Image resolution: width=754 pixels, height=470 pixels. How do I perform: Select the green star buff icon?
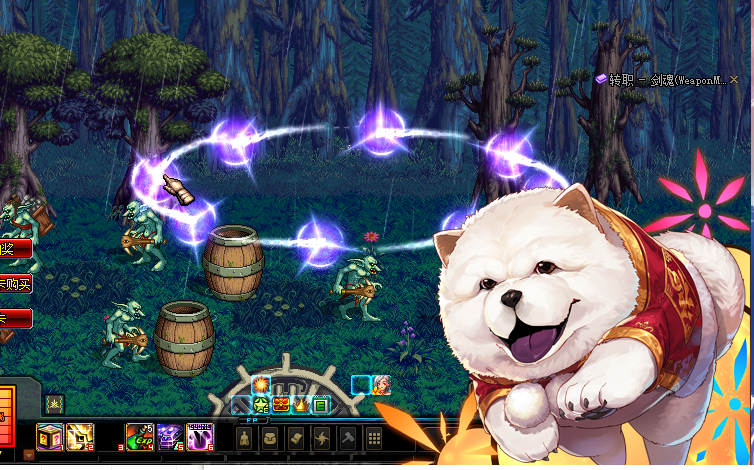tap(261, 405)
